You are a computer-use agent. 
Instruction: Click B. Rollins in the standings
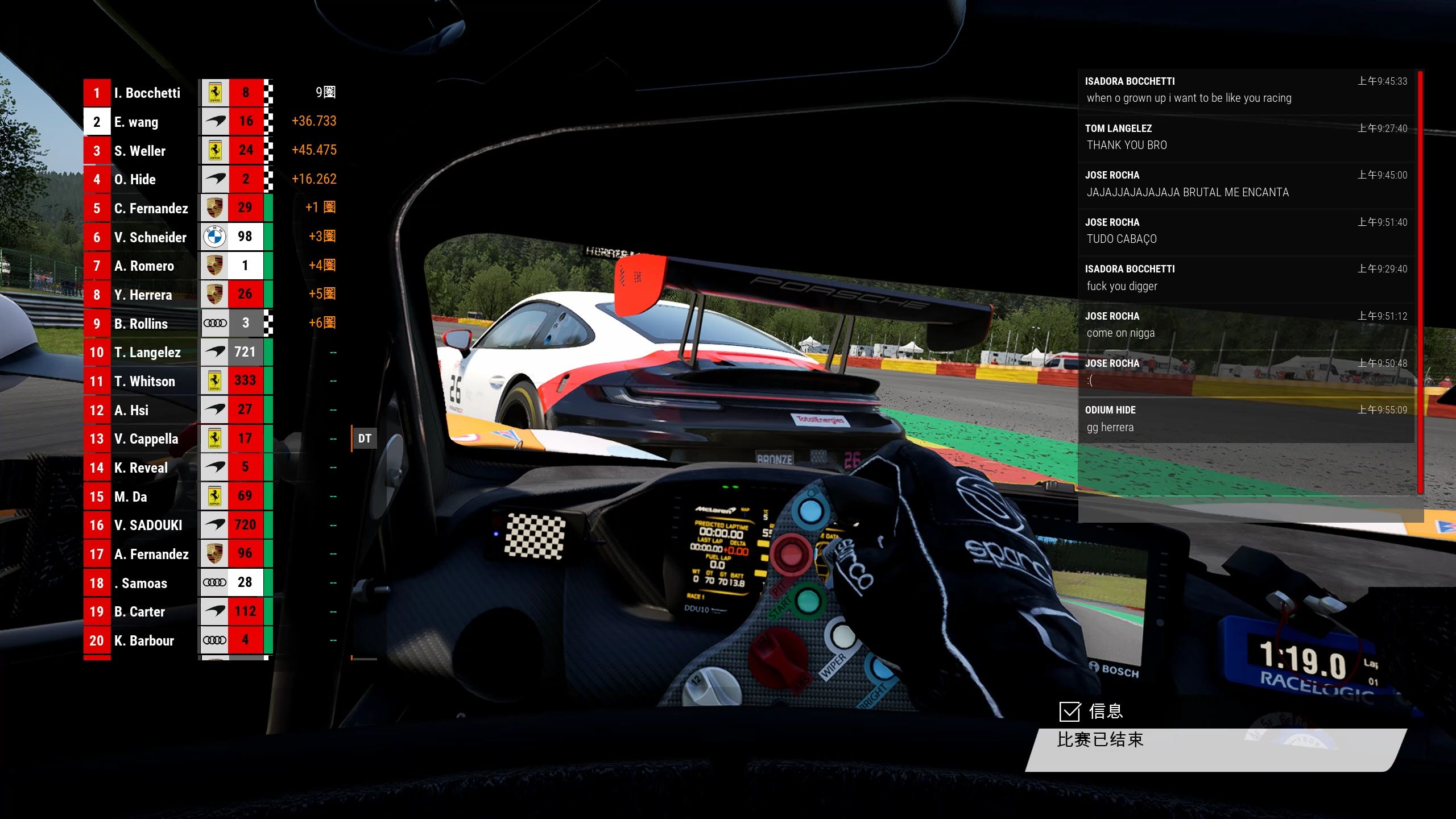tap(140, 324)
